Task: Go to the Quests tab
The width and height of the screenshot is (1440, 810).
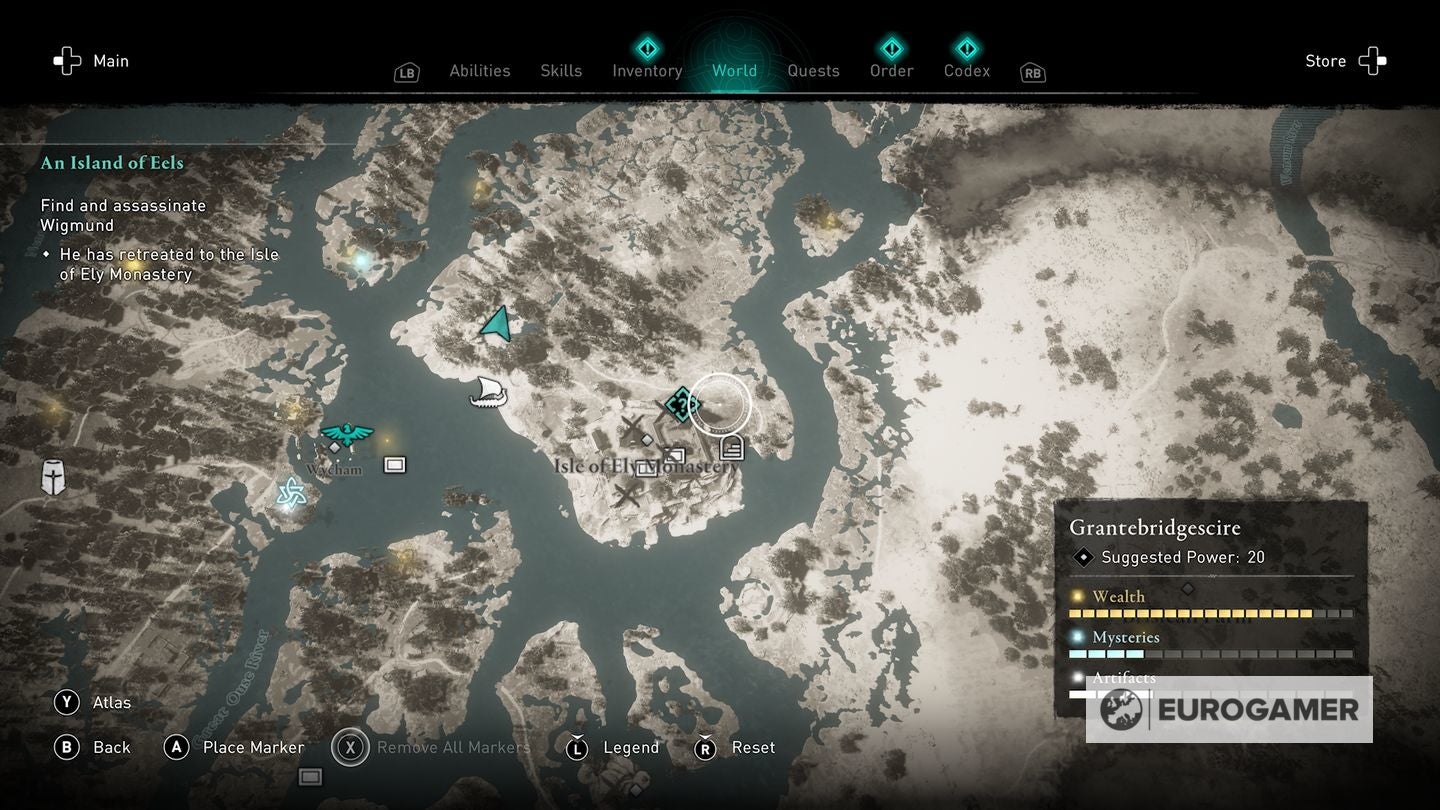Action: pyautogui.click(x=813, y=71)
